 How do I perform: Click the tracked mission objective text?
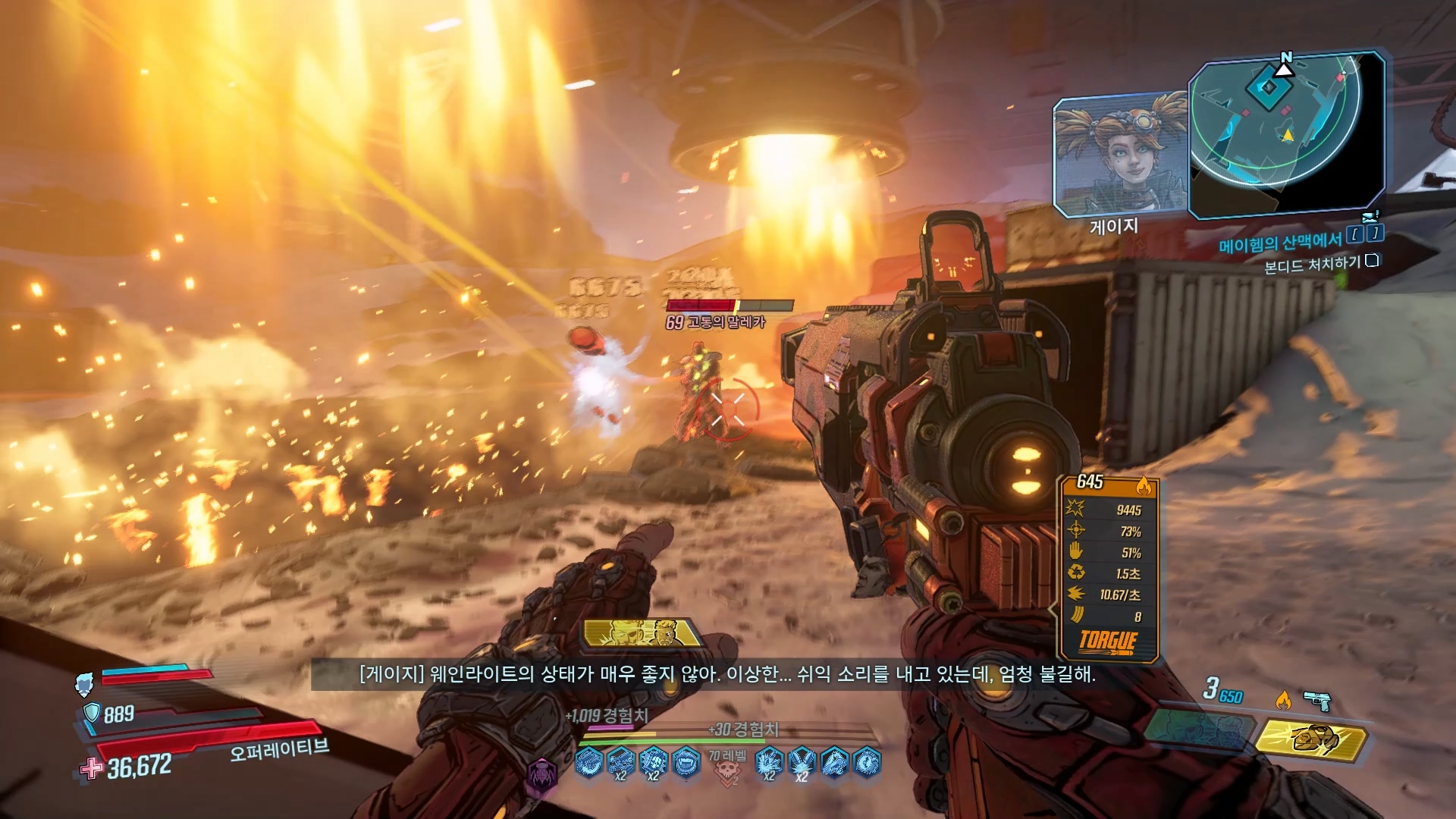point(1312,265)
